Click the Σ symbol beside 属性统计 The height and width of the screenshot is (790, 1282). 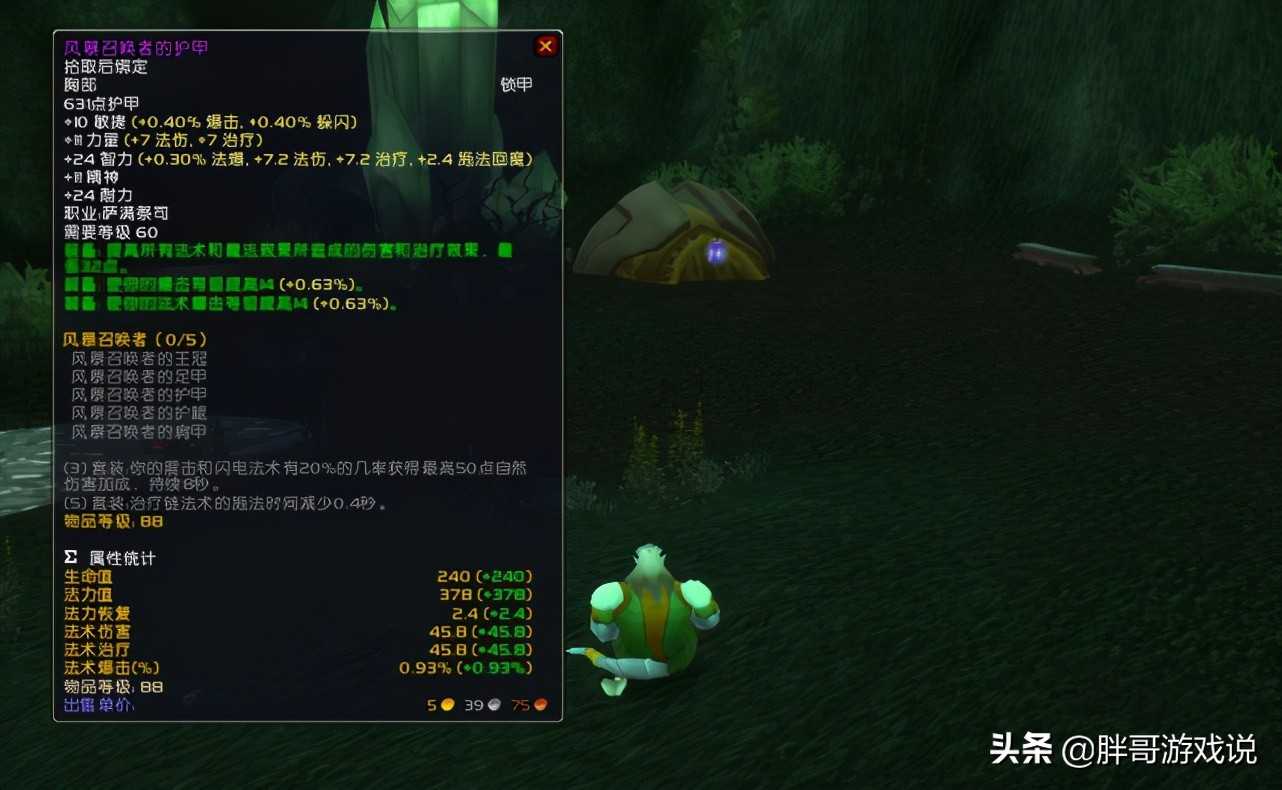(70, 558)
